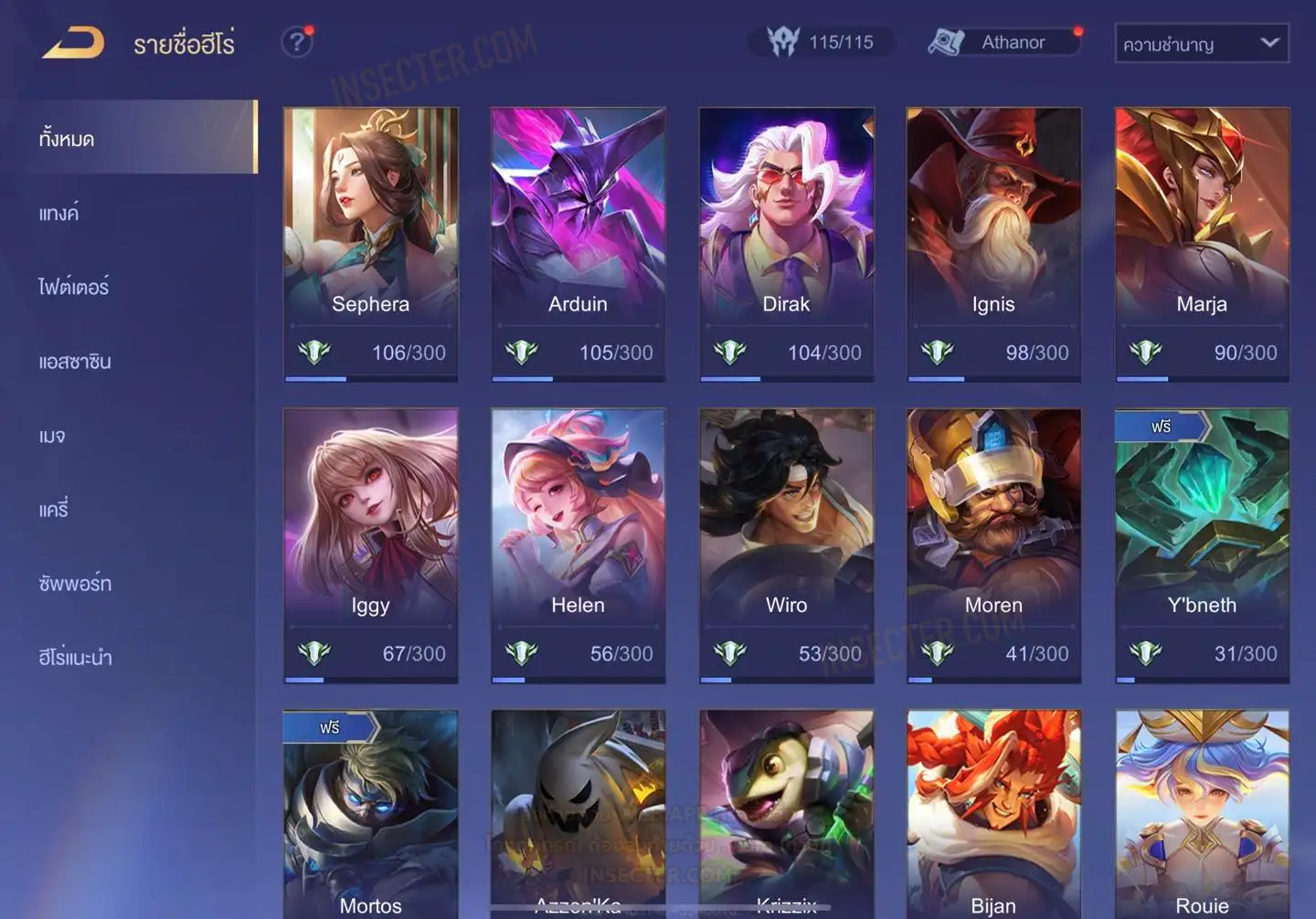Switch to the แครี่ tab

[x=54, y=510]
